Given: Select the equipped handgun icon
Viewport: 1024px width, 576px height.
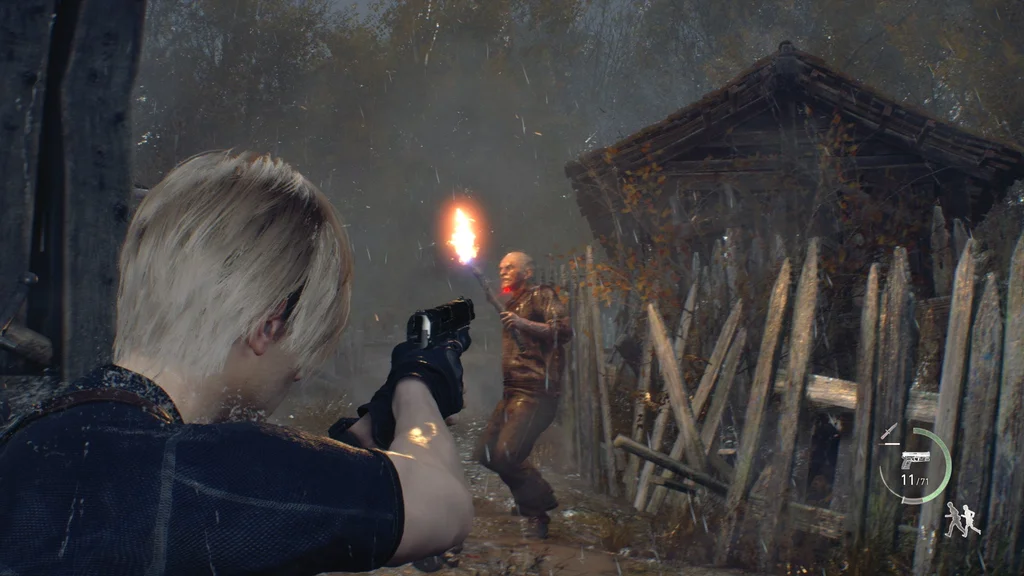Looking at the screenshot, I should (x=914, y=459).
